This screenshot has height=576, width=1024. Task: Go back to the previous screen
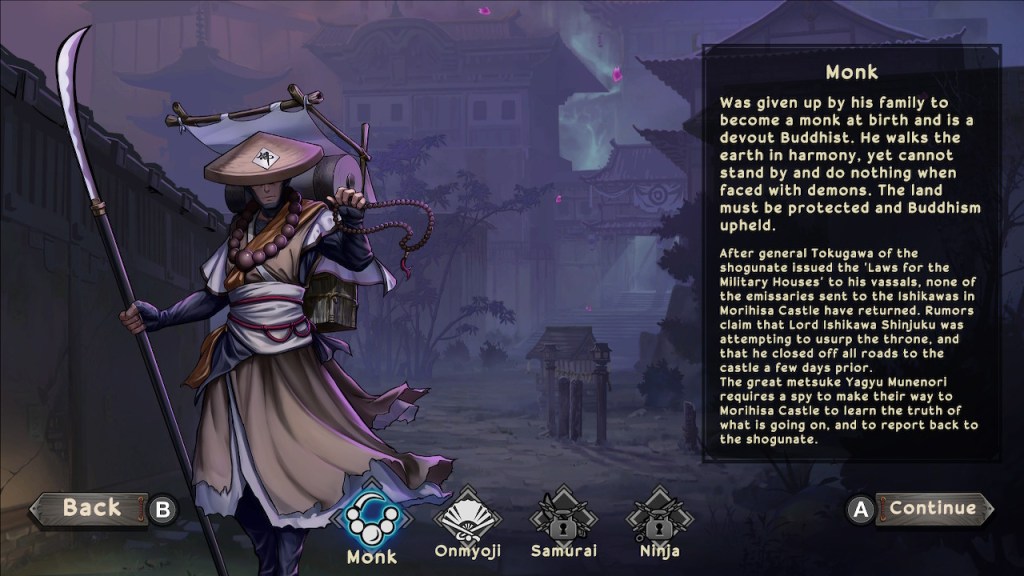(x=90, y=508)
